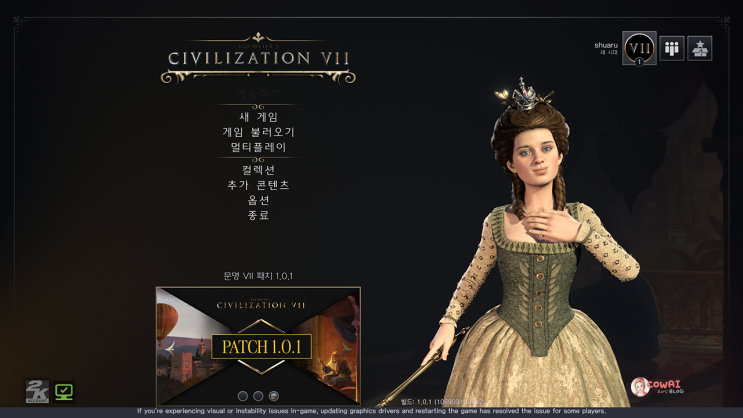Open the three-people social icon
Viewport: 743px width, 418px height.
point(672,48)
